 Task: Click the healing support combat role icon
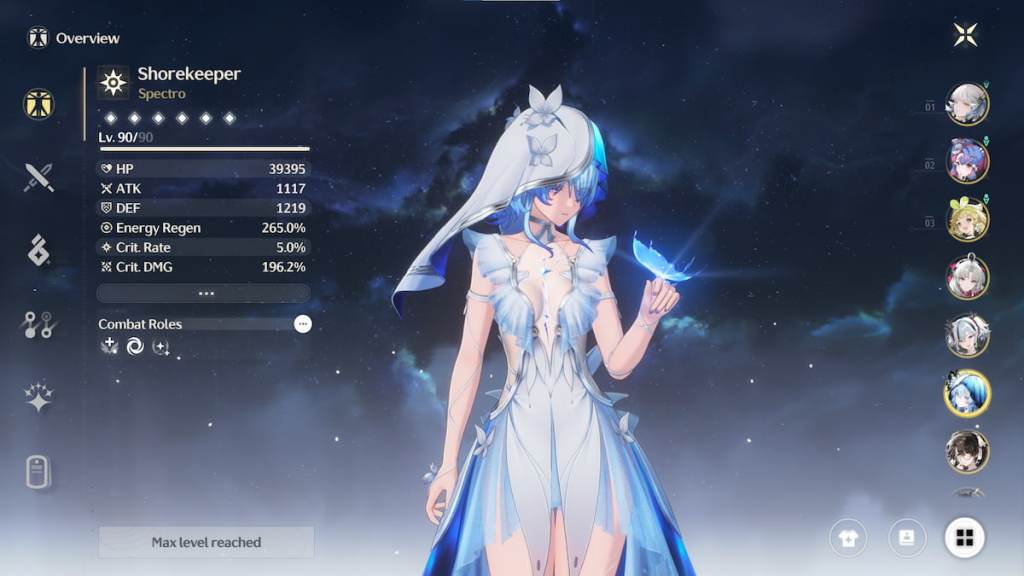(109, 346)
